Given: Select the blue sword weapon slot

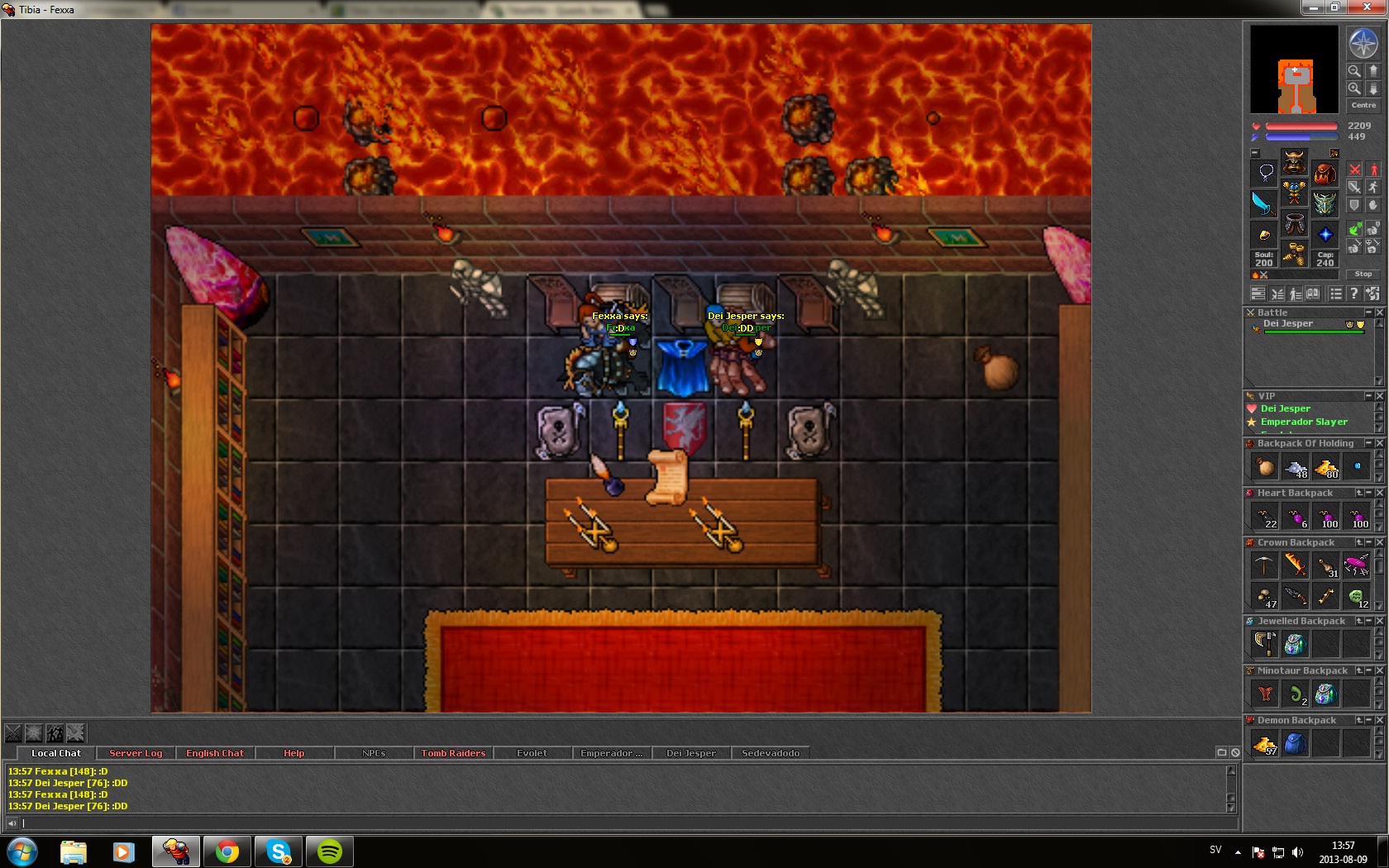Looking at the screenshot, I should pos(1263,203).
